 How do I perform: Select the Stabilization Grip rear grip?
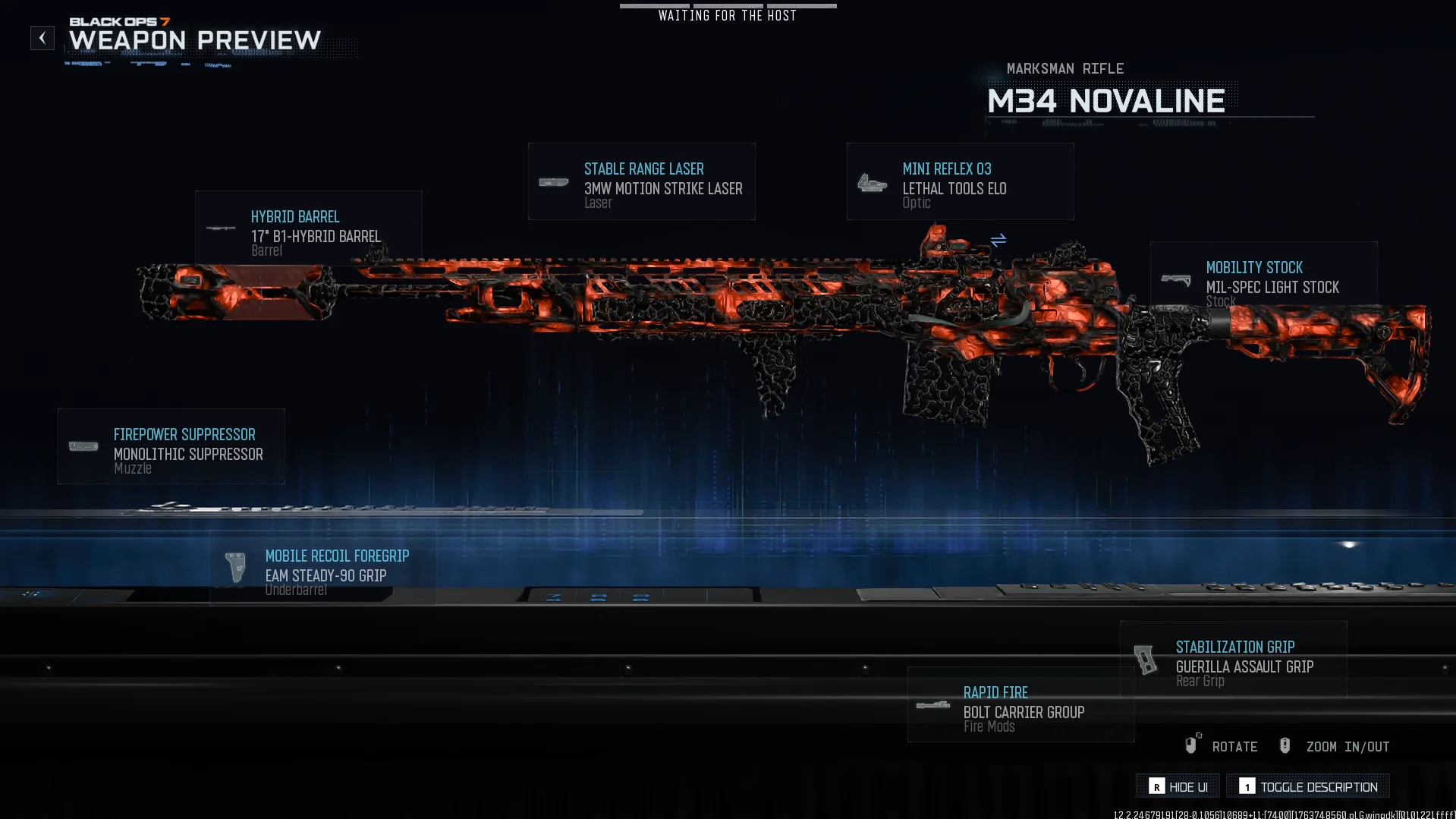1234,660
